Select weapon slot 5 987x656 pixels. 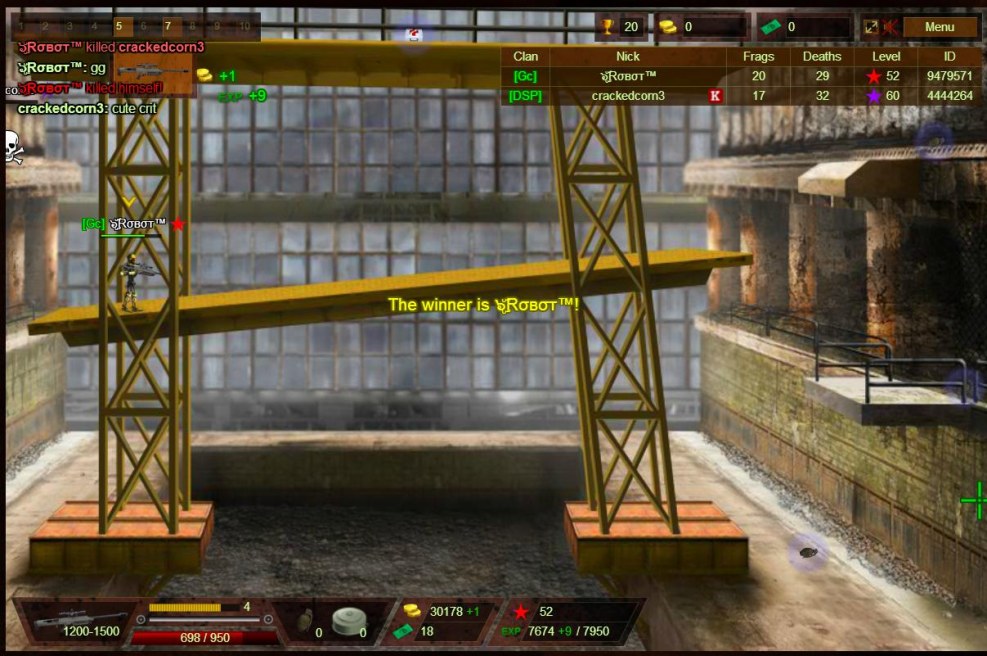click(118, 26)
